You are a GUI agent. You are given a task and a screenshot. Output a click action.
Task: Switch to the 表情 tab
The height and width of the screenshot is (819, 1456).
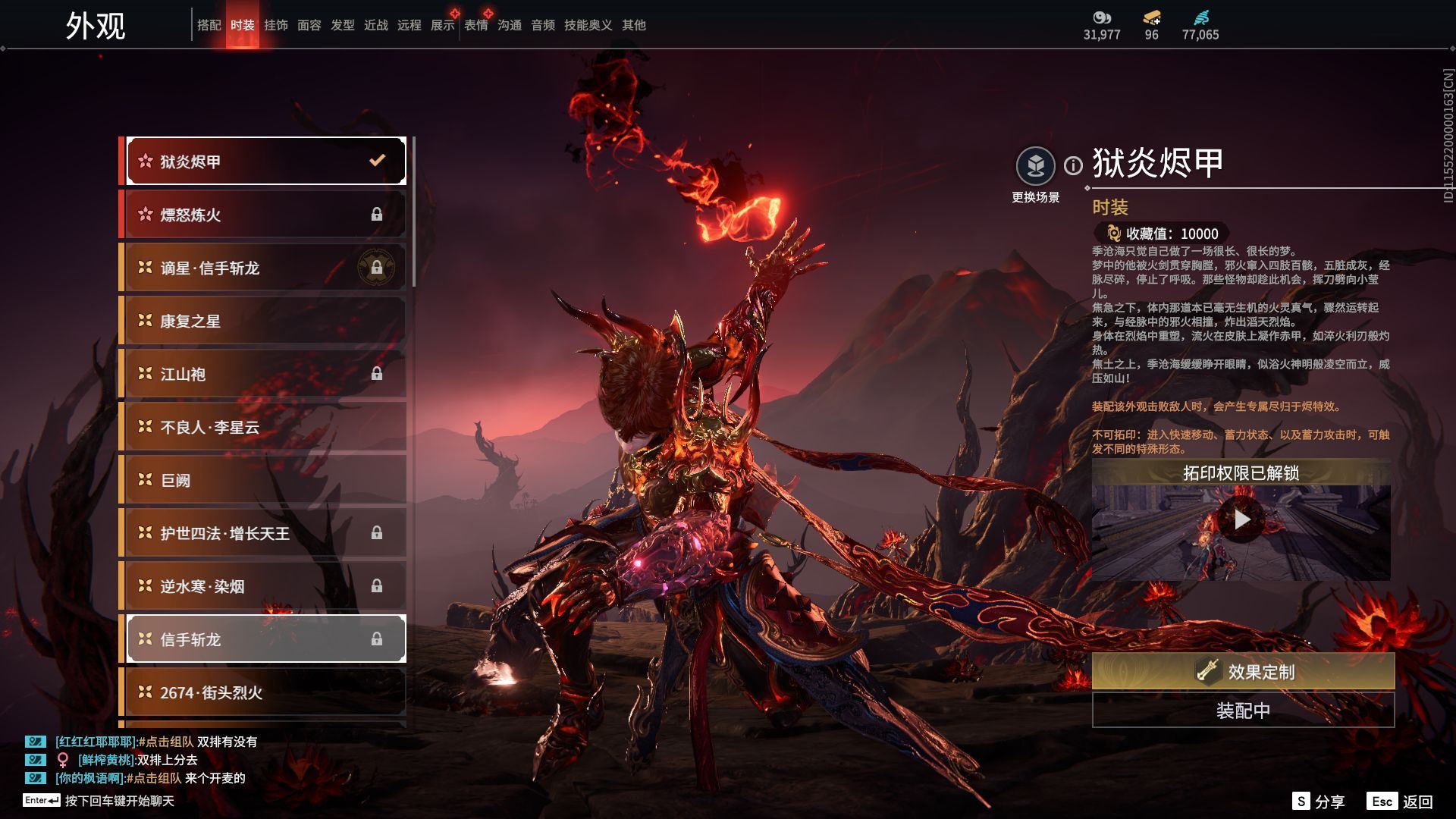(x=476, y=25)
